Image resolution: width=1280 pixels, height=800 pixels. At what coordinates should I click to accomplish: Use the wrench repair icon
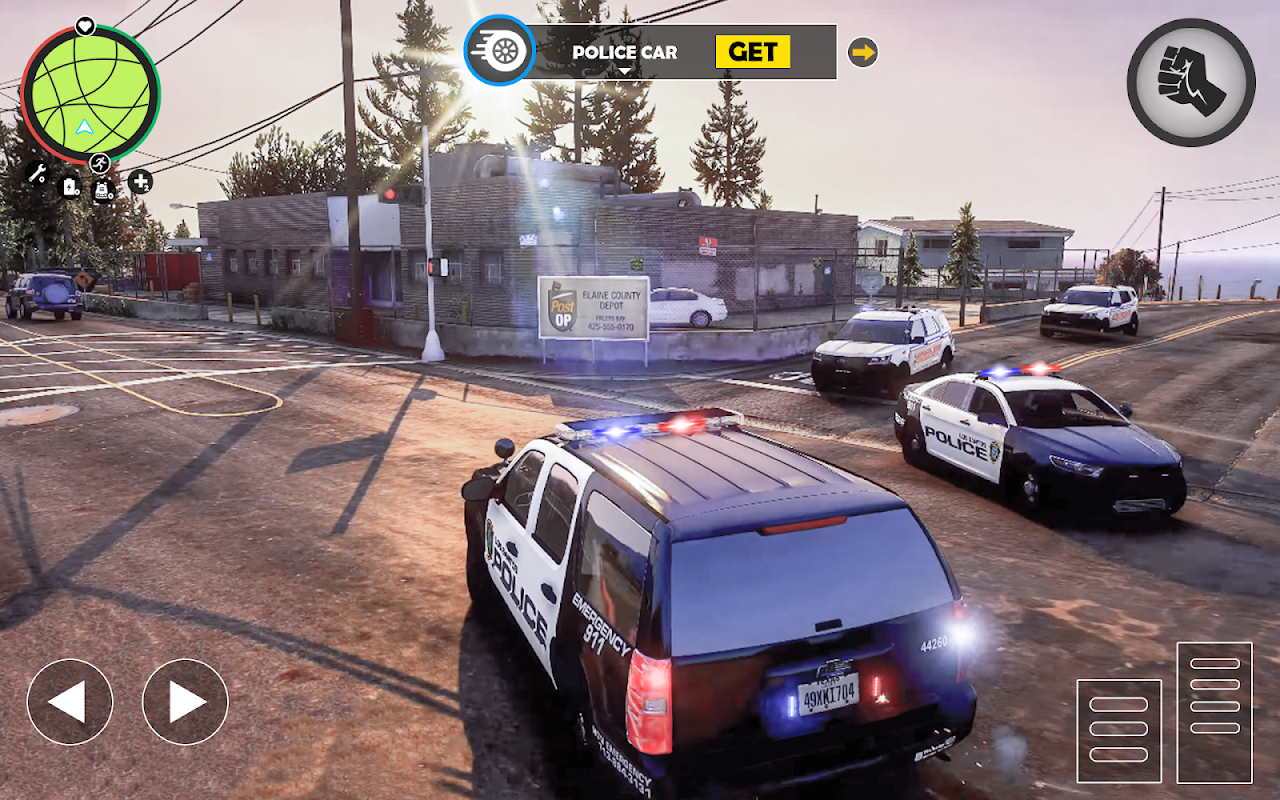pyautogui.click(x=37, y=173)
